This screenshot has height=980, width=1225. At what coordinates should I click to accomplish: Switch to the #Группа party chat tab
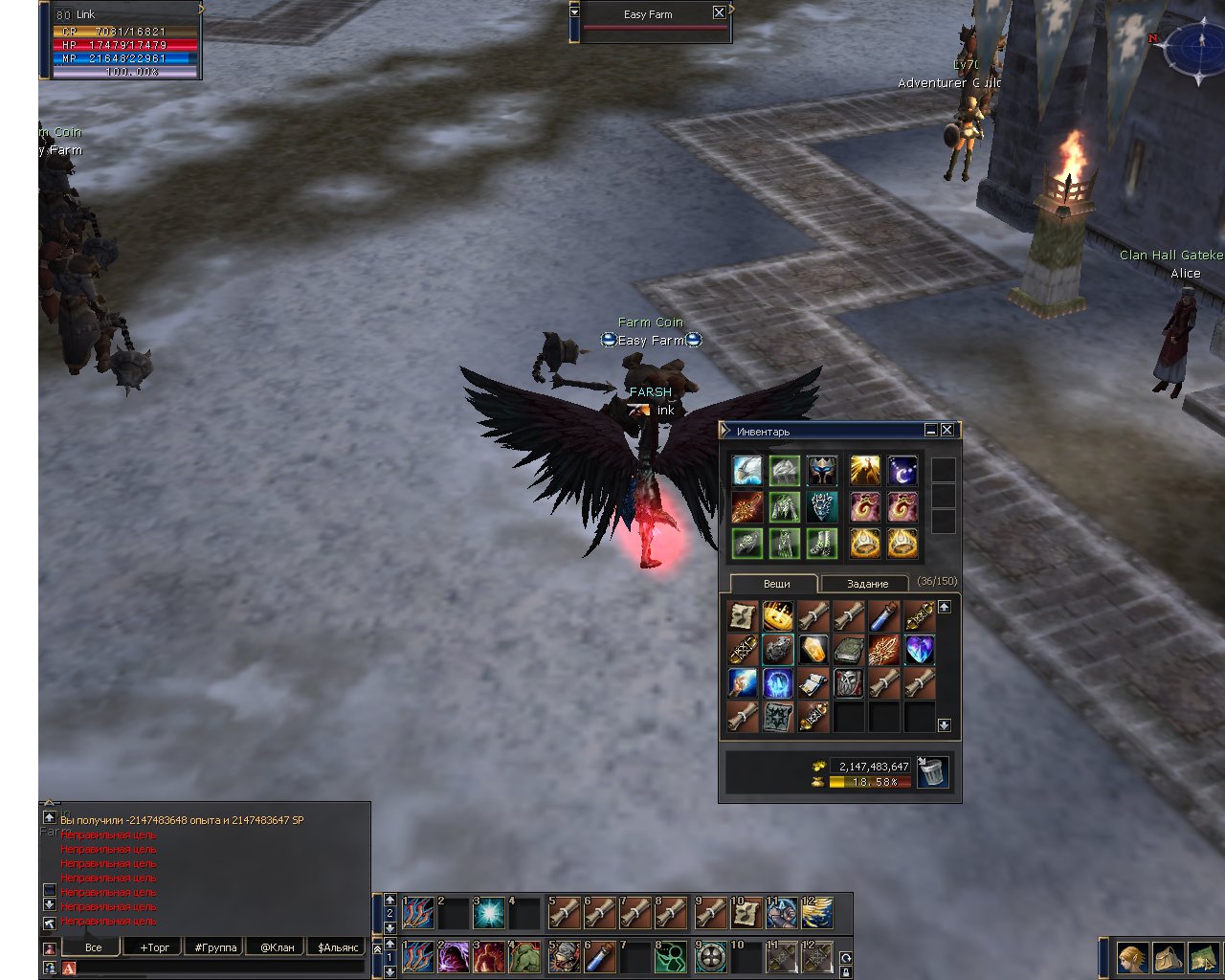(215, 947)
